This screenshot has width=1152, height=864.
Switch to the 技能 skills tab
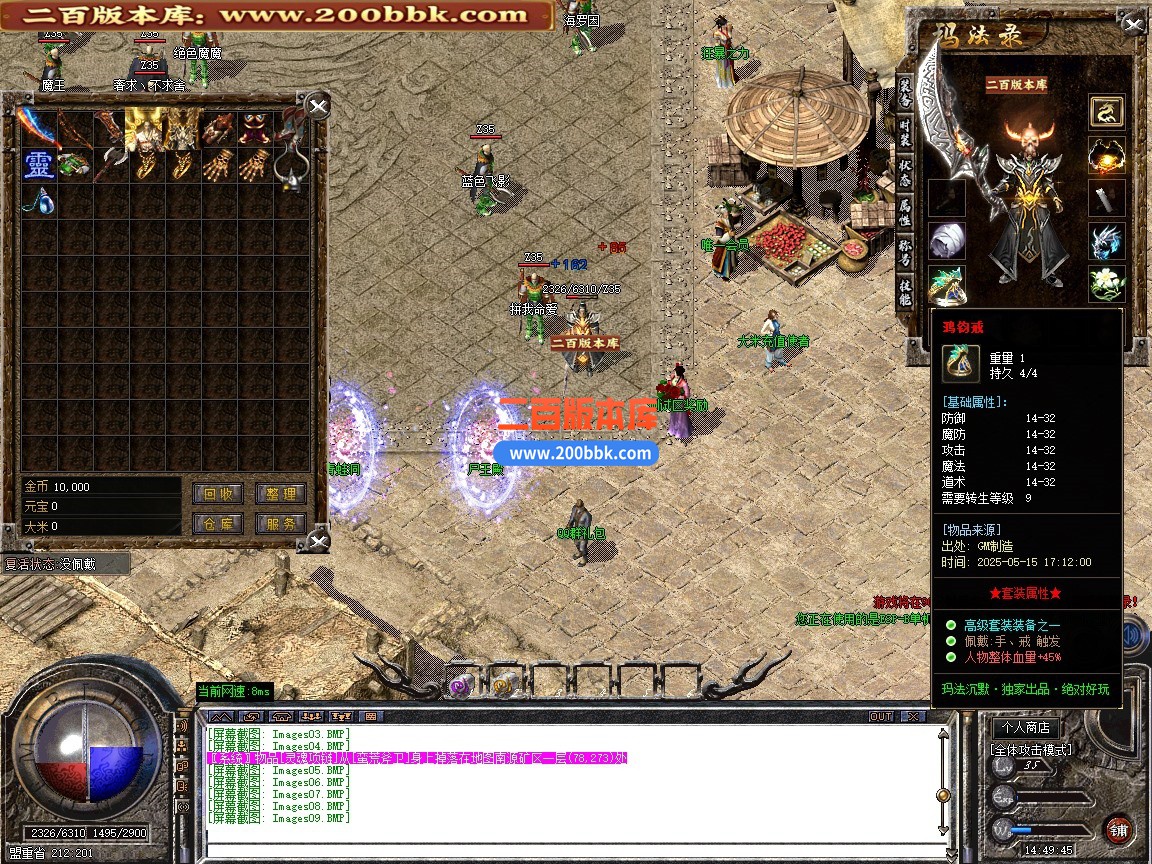(904, 291)
